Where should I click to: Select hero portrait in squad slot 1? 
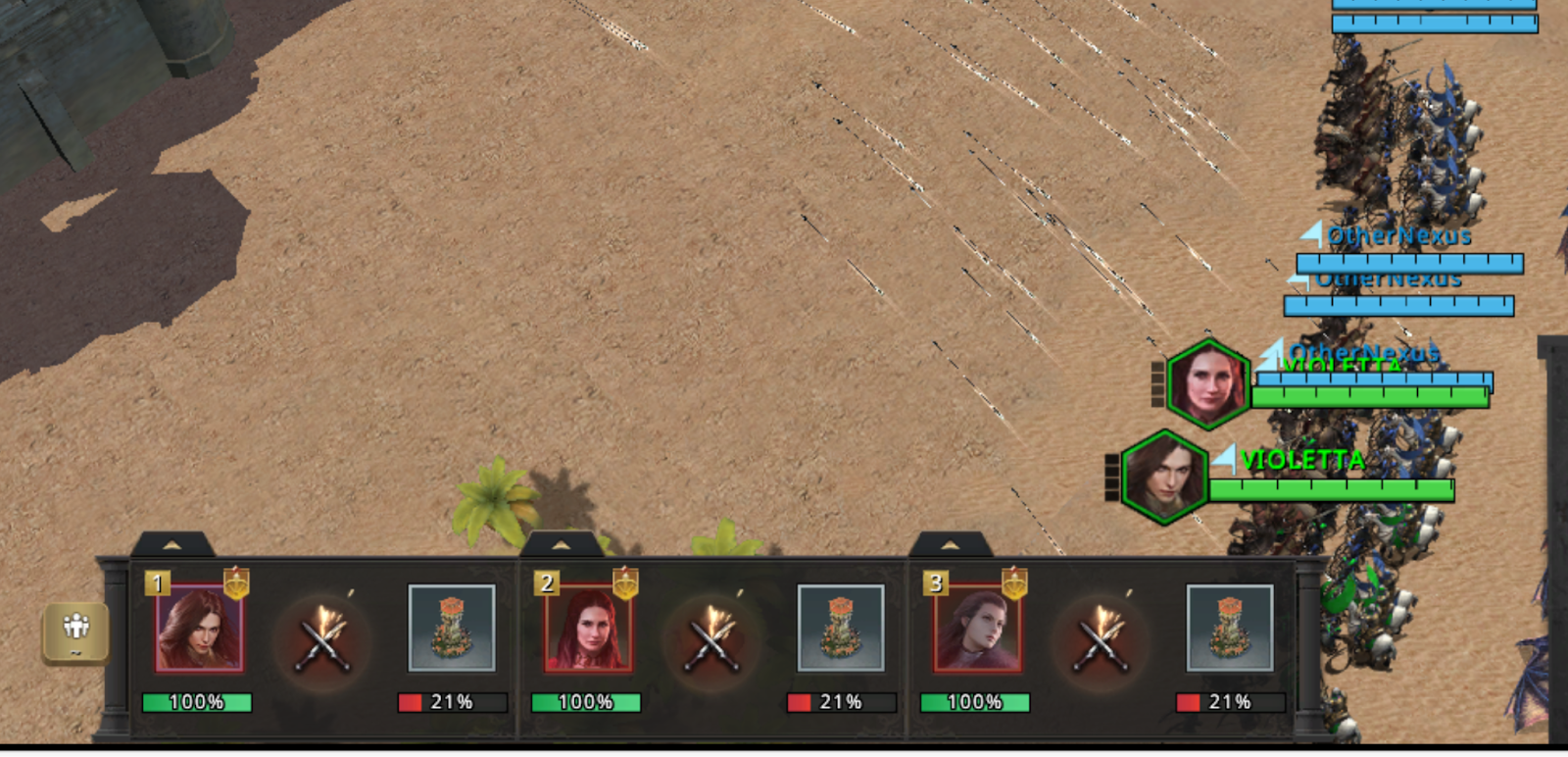click(x=199, y=629)
